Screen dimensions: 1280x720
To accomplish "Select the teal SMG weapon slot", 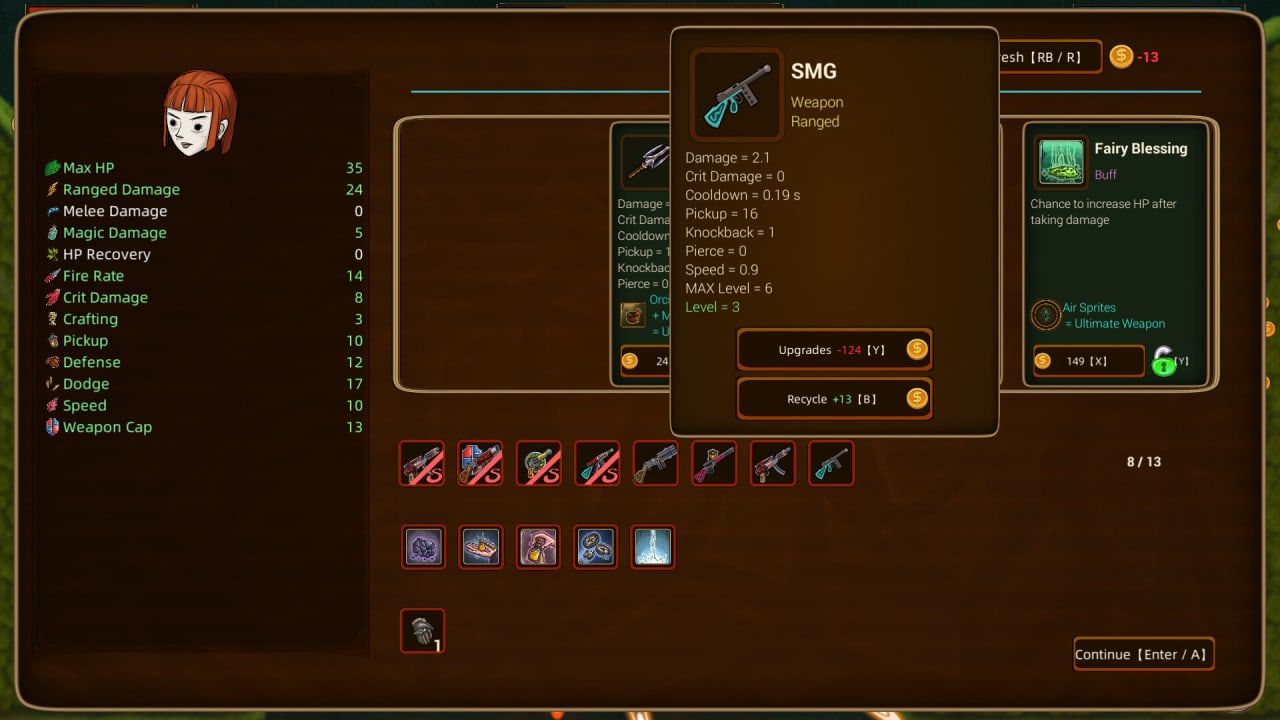I will coord(831,463).
